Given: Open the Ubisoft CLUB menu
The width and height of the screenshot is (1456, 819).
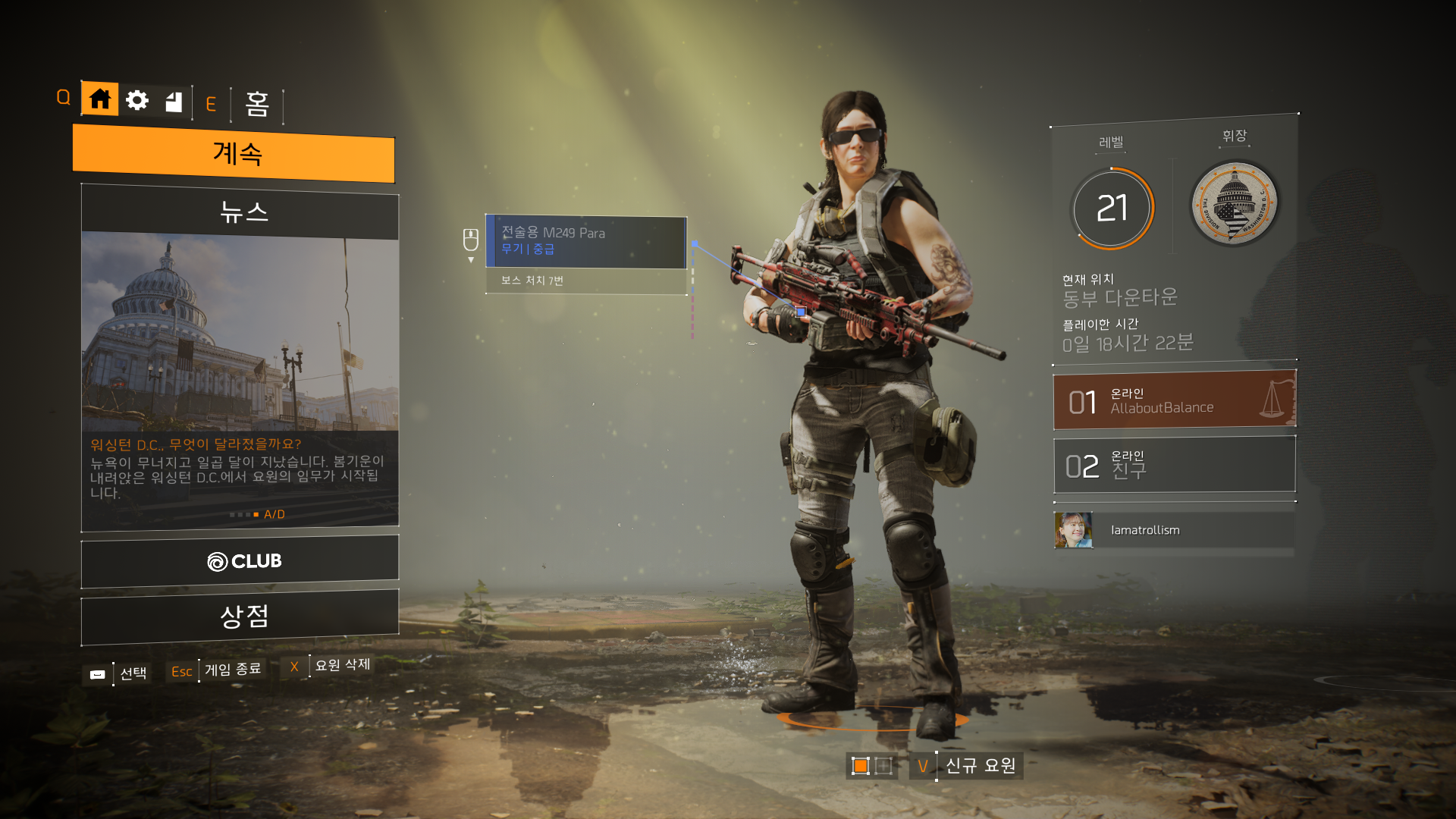Looking at the screenshot, I should coord(240,561).
